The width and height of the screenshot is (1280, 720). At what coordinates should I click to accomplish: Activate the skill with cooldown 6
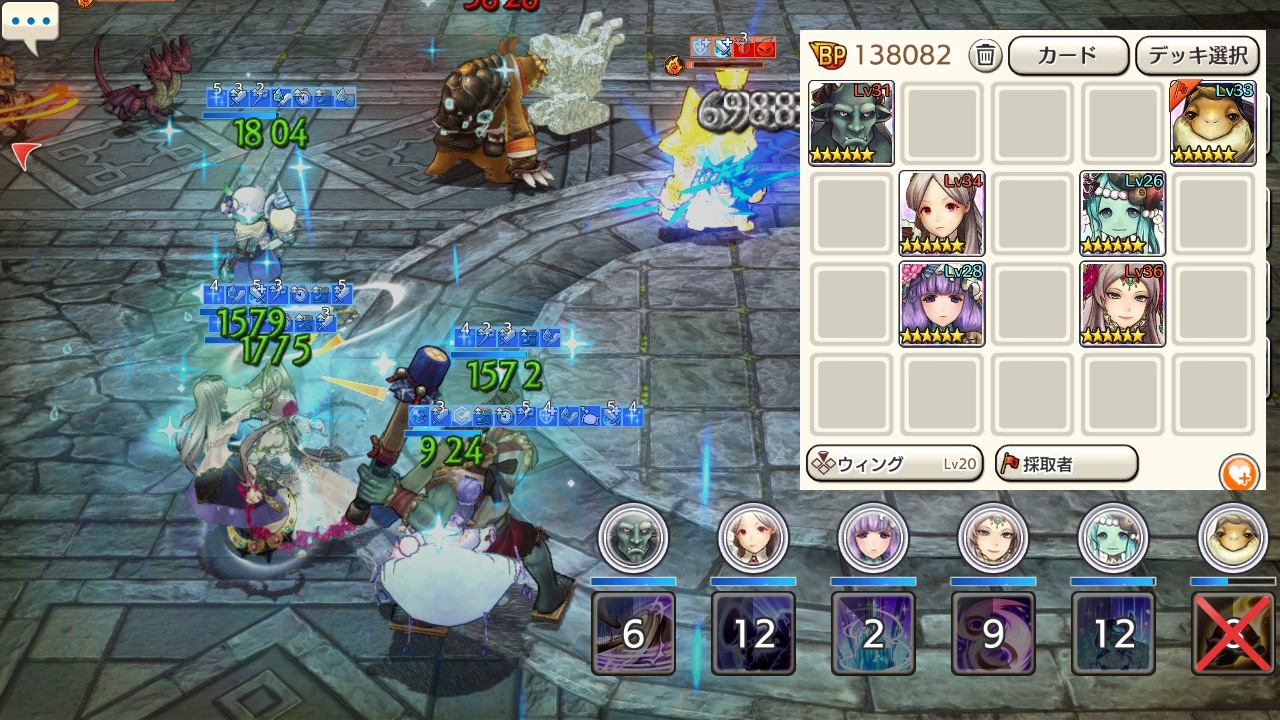pyautogui.click(x=633, y=633)
